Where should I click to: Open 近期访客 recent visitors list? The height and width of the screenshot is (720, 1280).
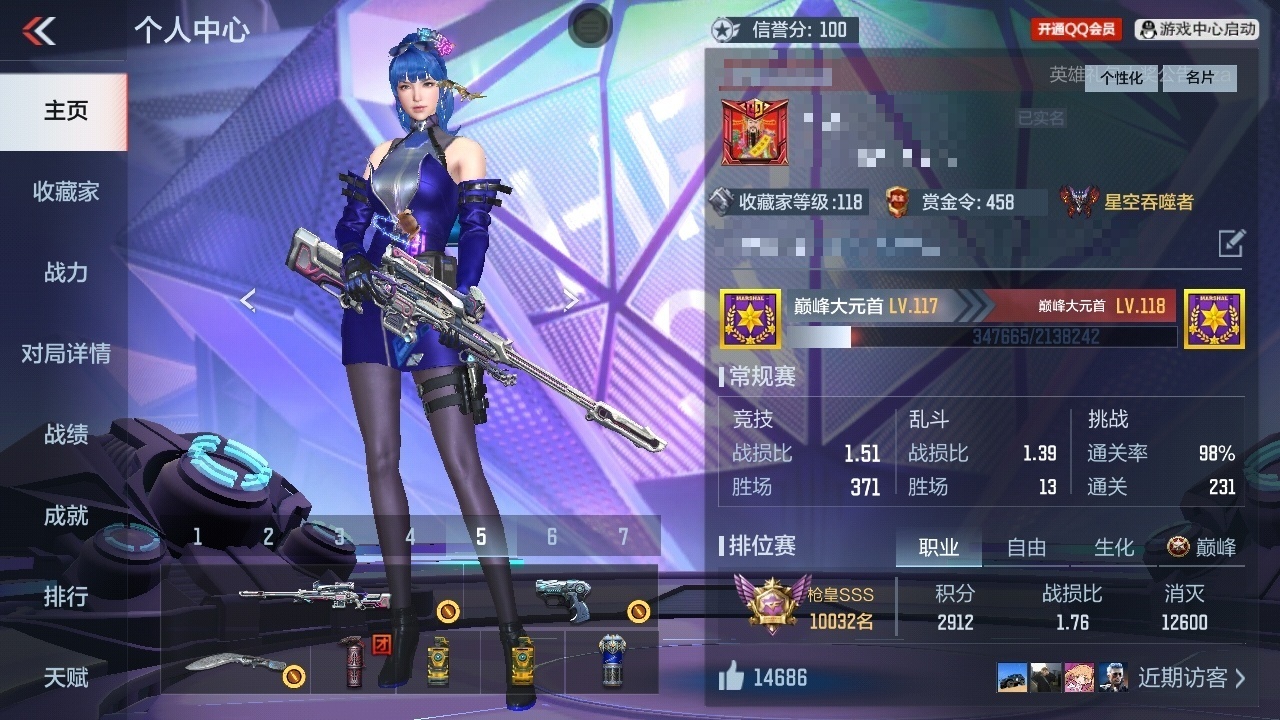click(1190, 678)
